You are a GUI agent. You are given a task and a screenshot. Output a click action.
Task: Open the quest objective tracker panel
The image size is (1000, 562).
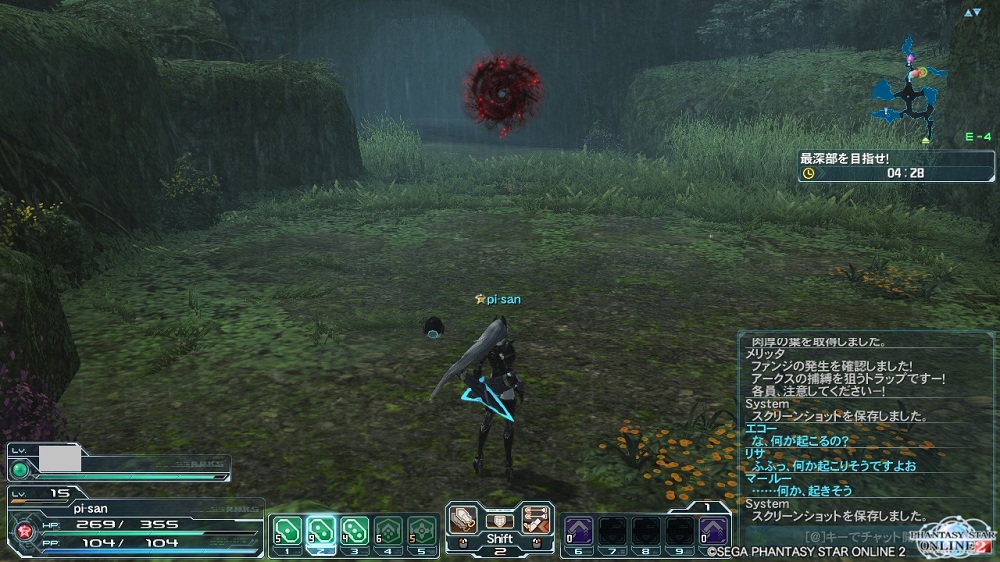(896, 166)
